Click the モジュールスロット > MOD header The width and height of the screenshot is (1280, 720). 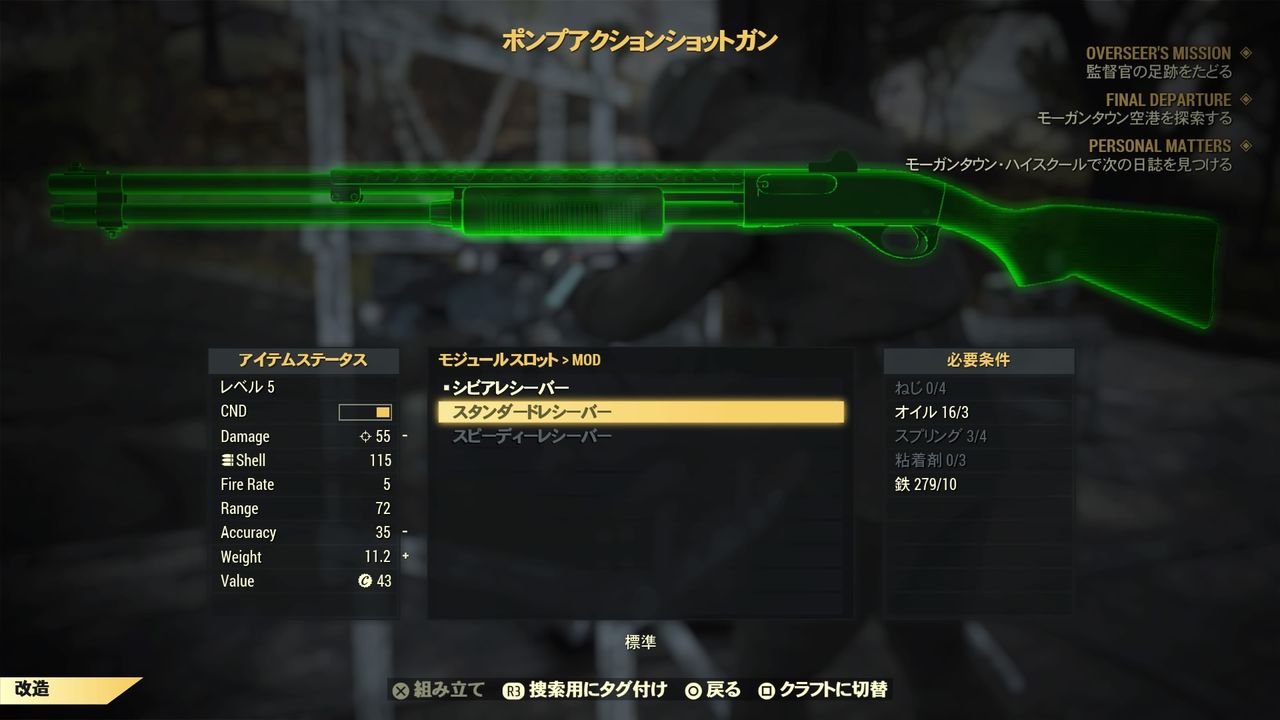[516, 360]
